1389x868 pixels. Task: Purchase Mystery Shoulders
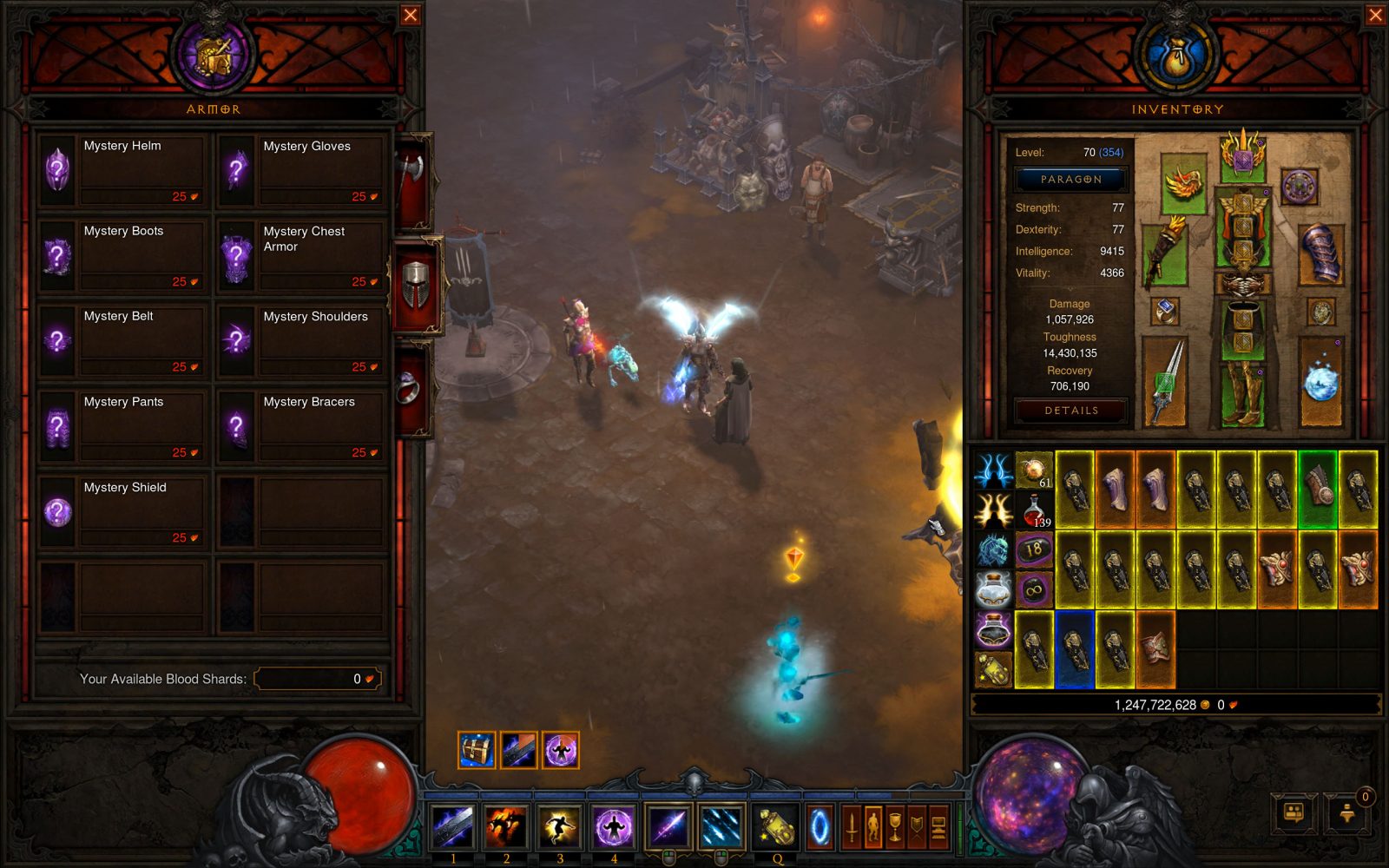tap(302, 340)
